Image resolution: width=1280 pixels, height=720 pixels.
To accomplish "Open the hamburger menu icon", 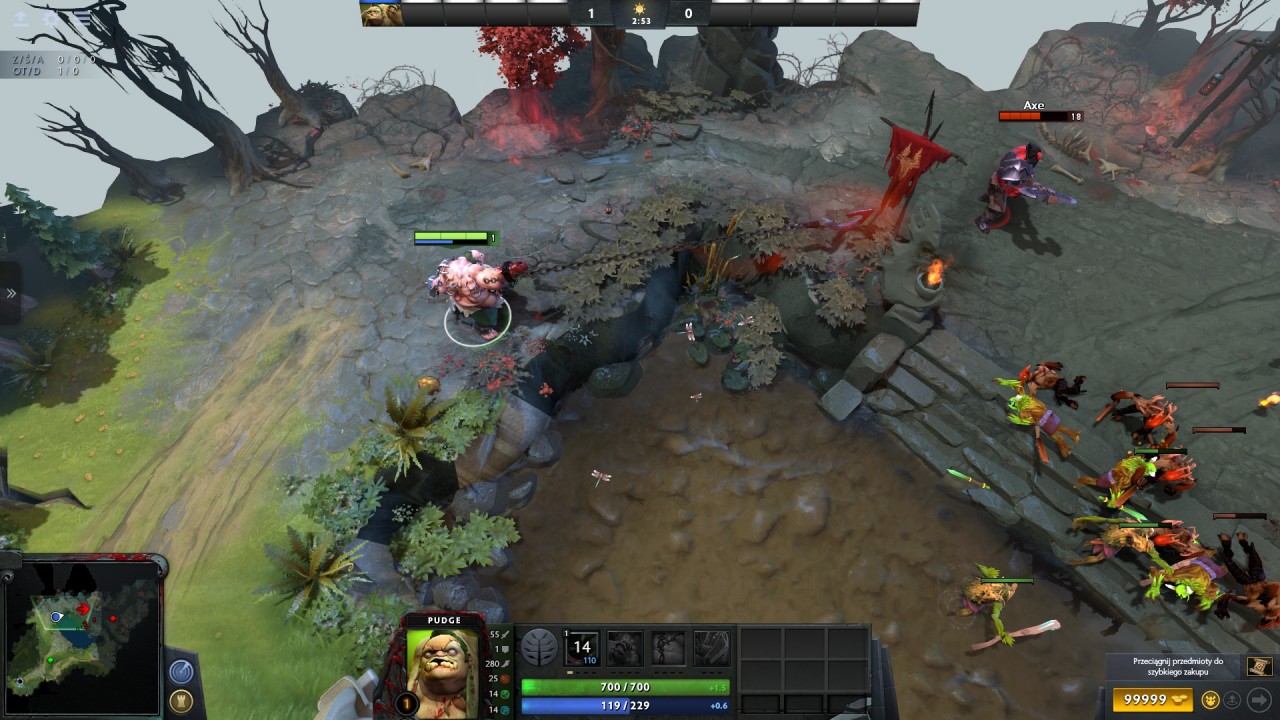I will click(x=81, y=19).
